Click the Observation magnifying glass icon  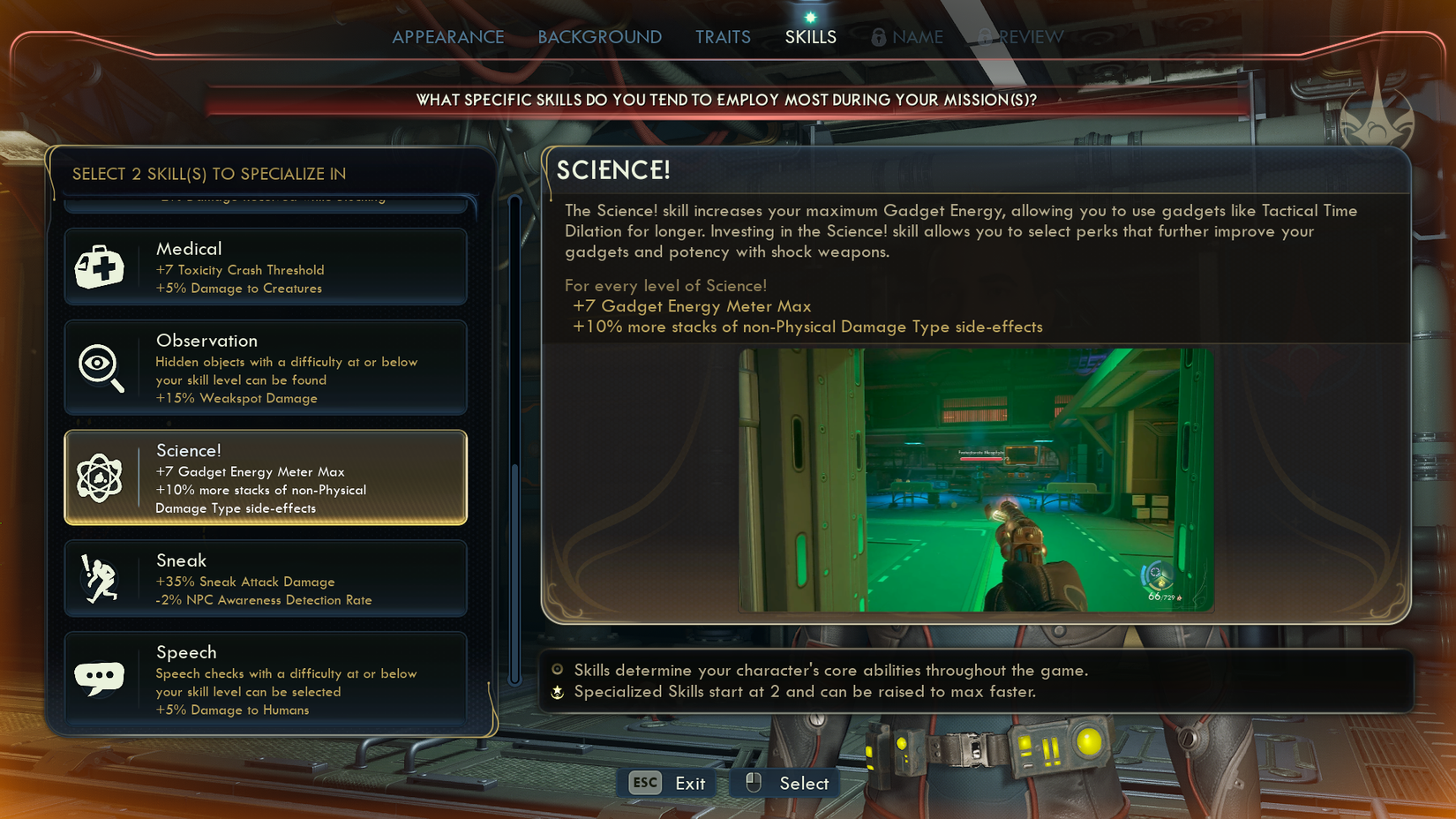(x=100, y=368)
